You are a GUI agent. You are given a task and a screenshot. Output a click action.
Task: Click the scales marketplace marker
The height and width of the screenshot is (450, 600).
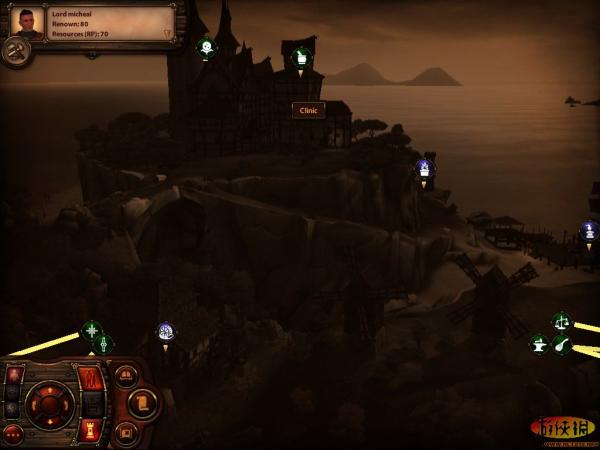click(x=560, y=322)
